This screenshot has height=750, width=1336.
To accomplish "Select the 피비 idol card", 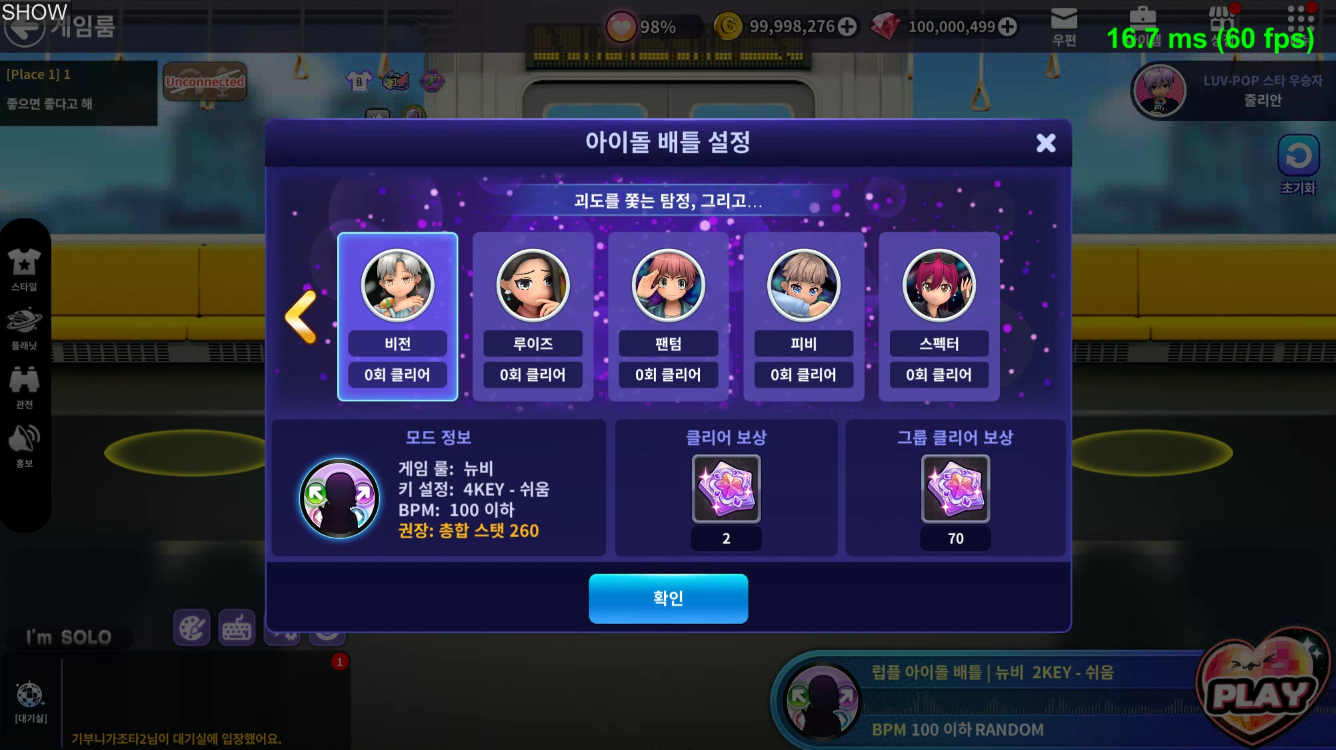I will [803, 316].
